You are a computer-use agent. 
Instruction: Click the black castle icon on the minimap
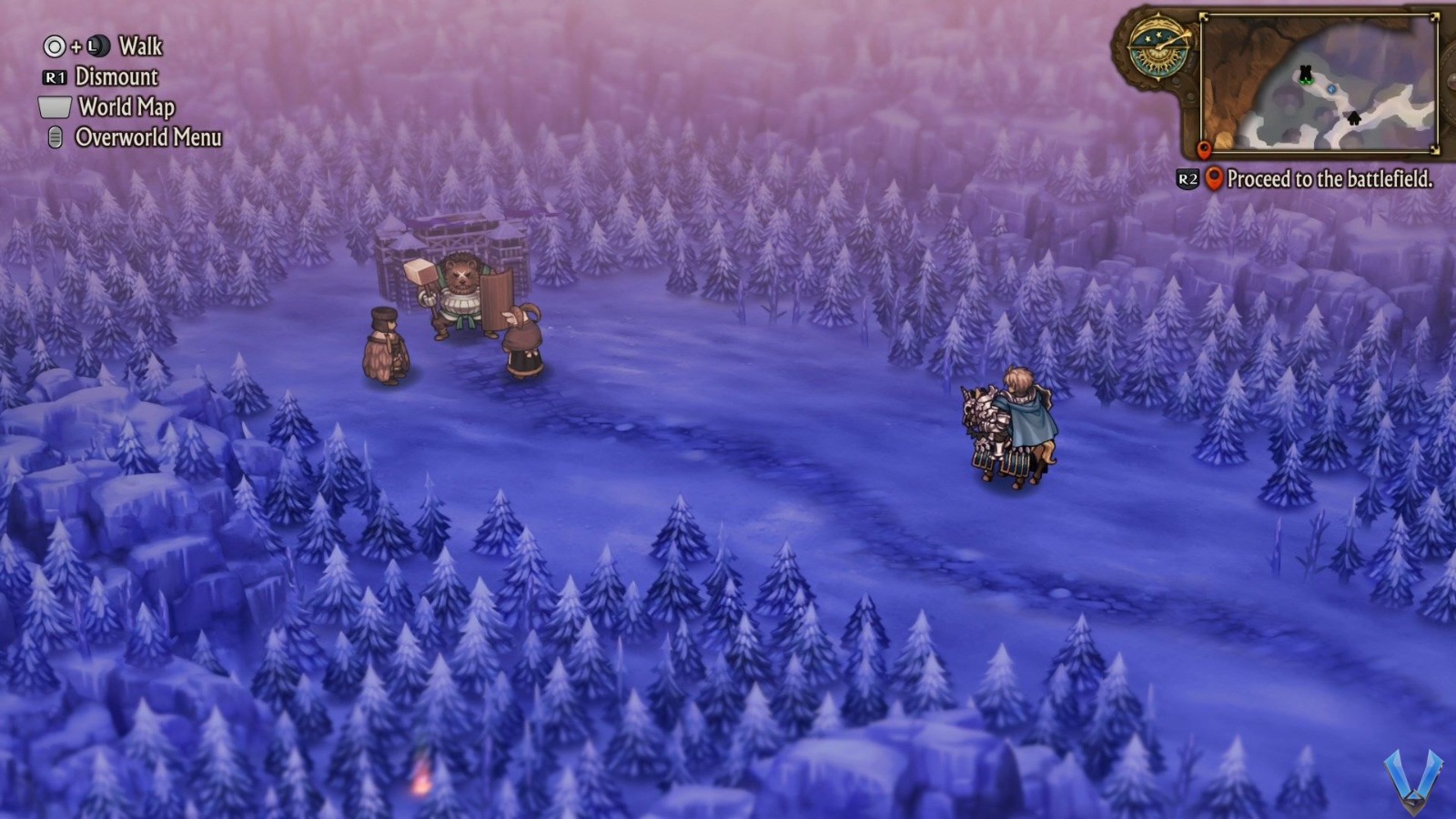1305,73
